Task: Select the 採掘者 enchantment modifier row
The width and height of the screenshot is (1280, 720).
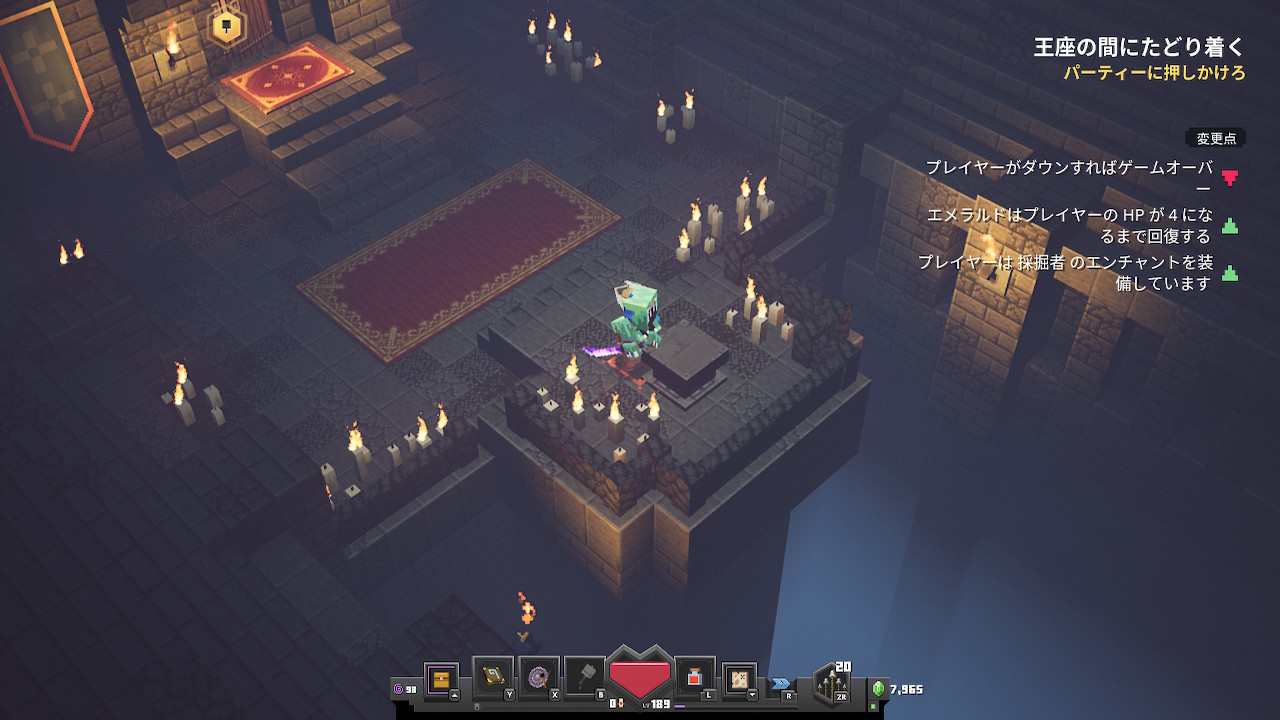Action: coord(1066,272)
